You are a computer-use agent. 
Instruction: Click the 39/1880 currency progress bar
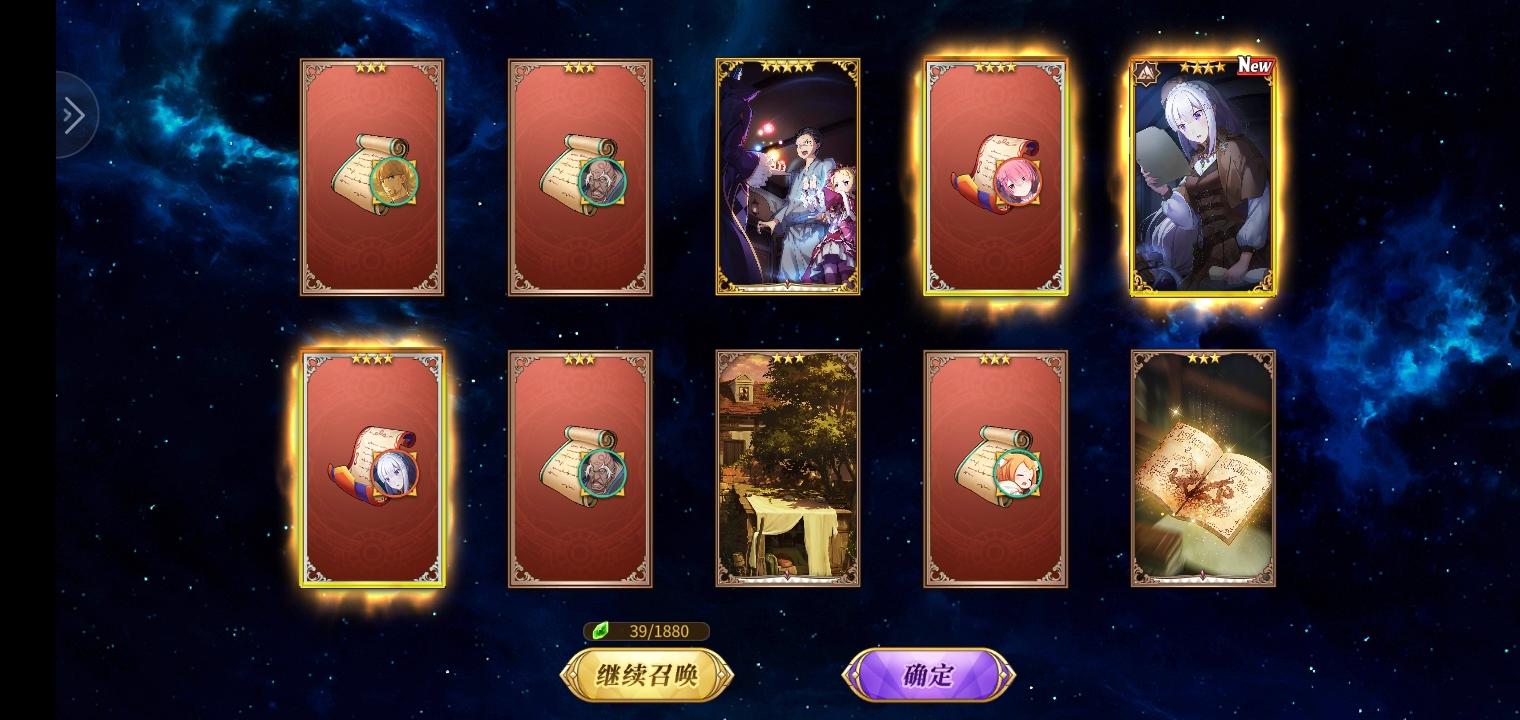point(648,631)
